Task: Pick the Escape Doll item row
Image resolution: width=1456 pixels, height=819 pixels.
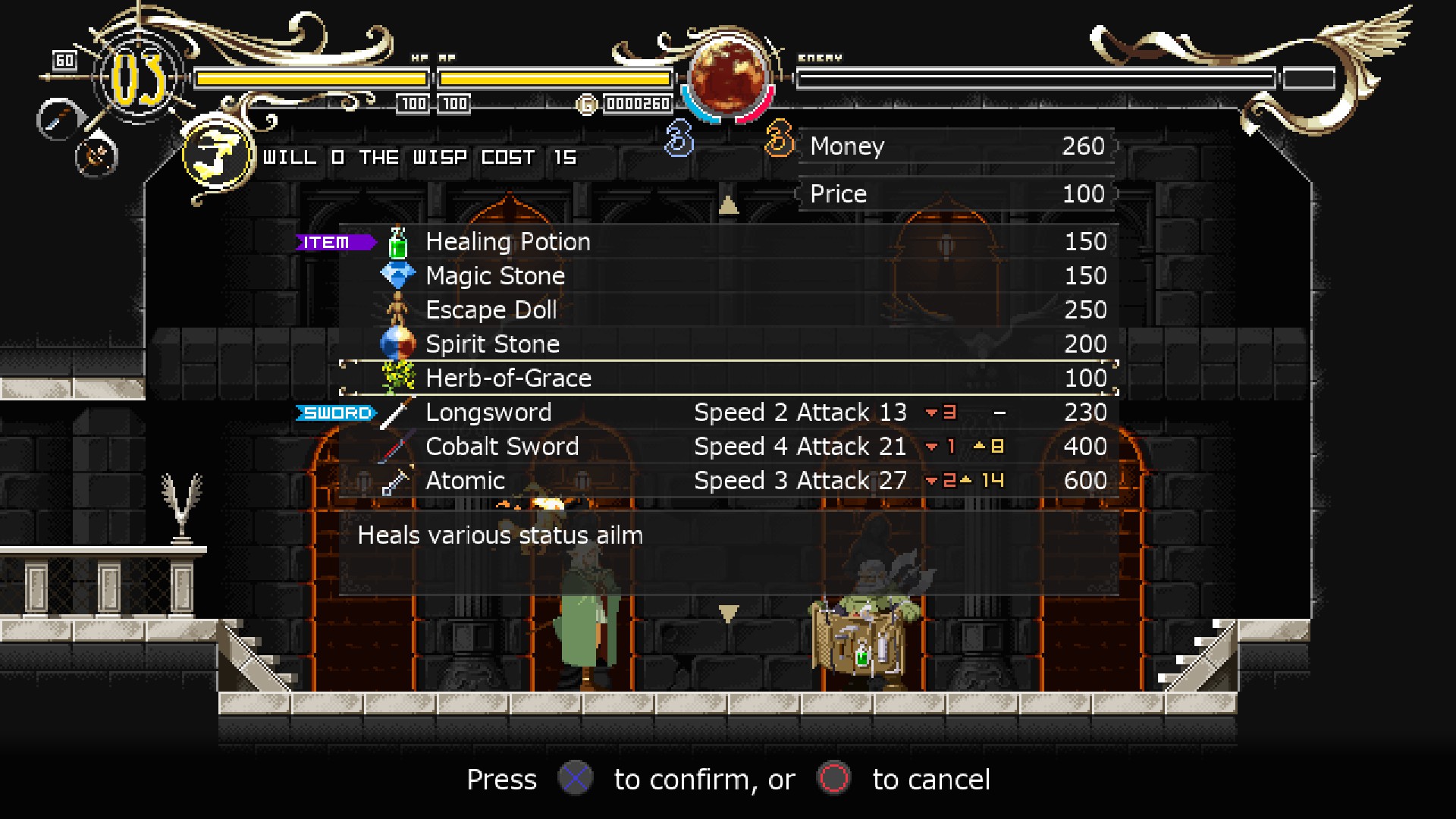Action: pyautogui.click(x=491, y=310)
